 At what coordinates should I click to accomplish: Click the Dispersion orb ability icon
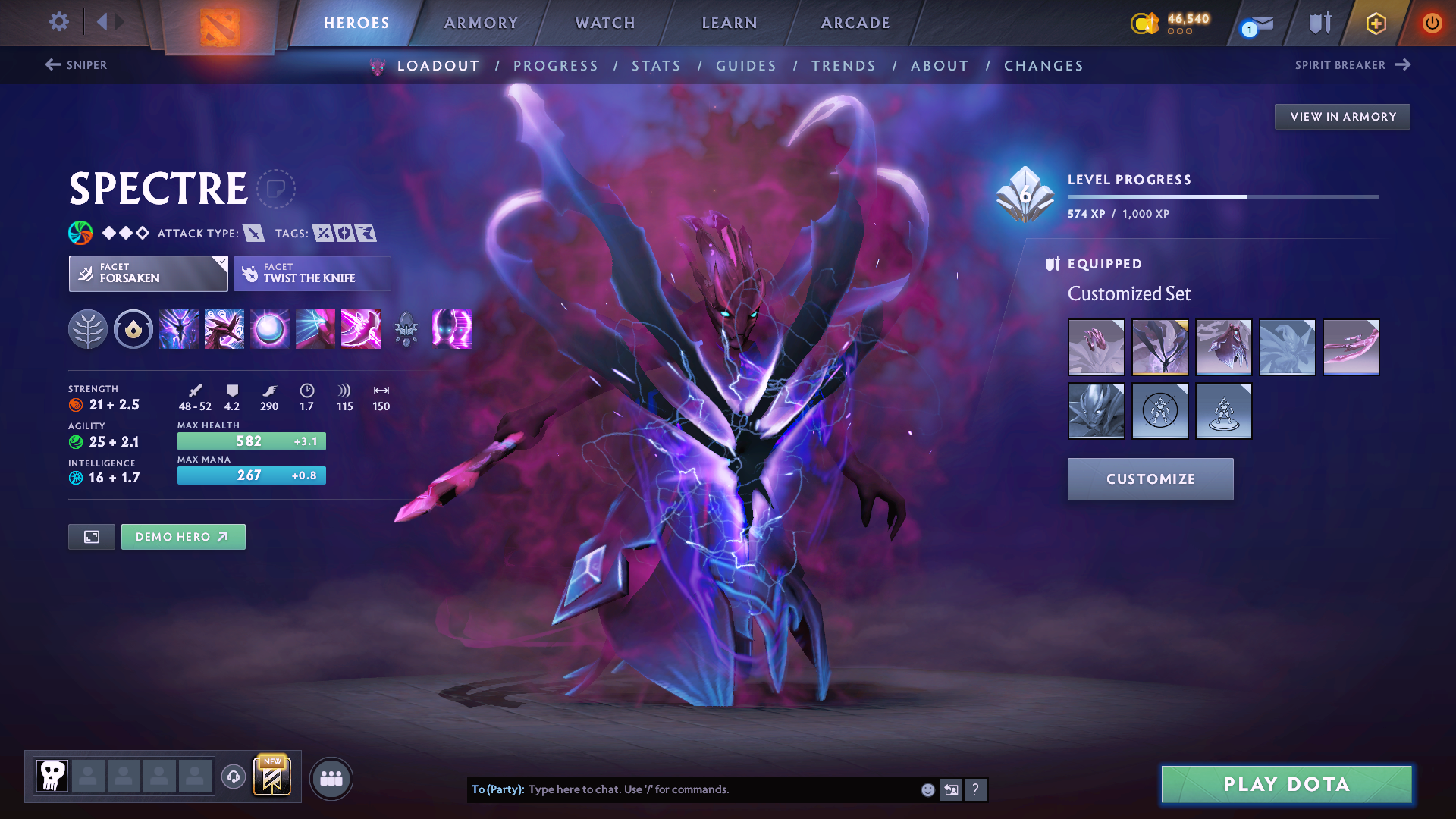point(269,329)
